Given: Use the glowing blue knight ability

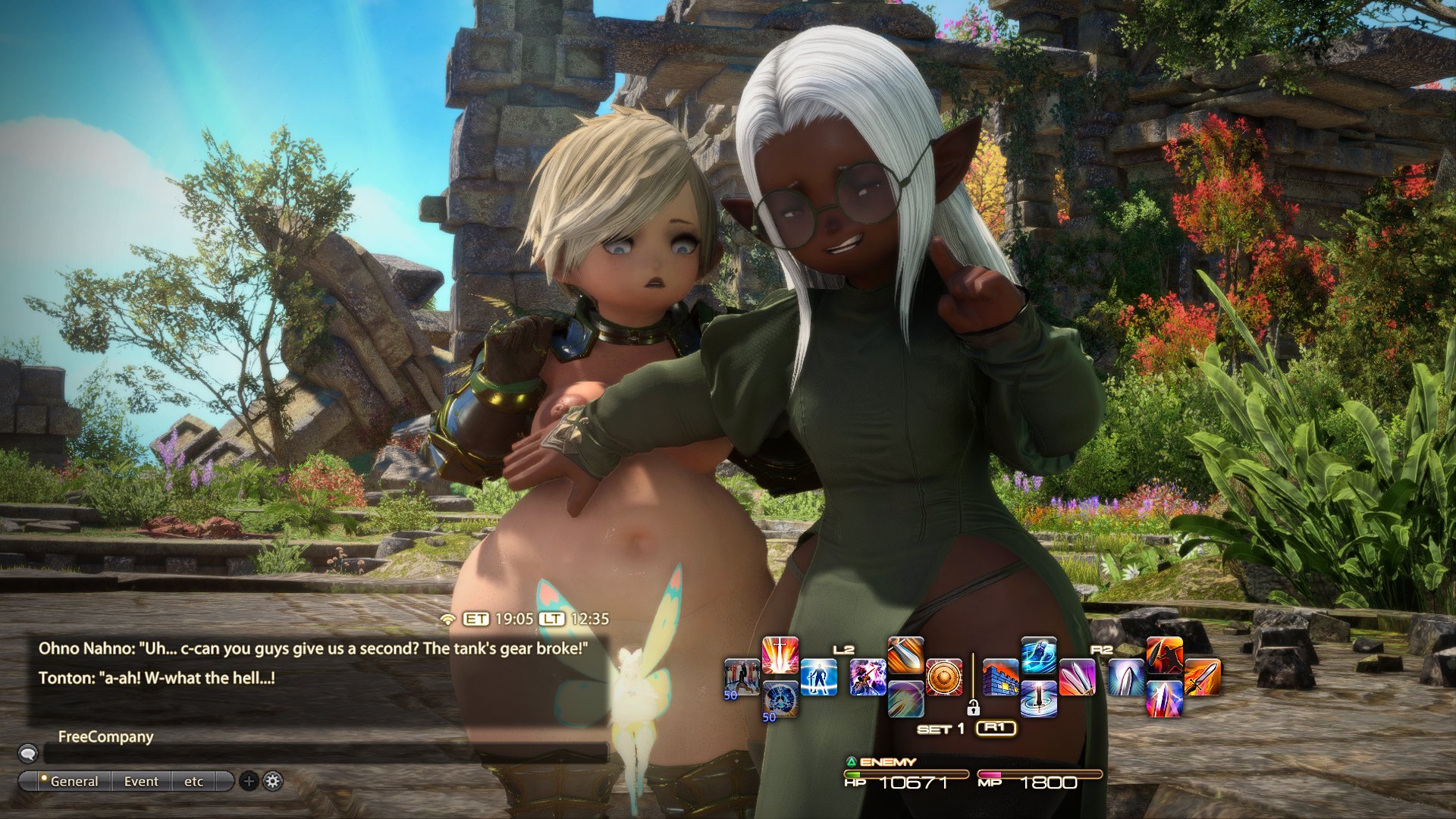Looking at the screenshot, I should pos(818,677).
